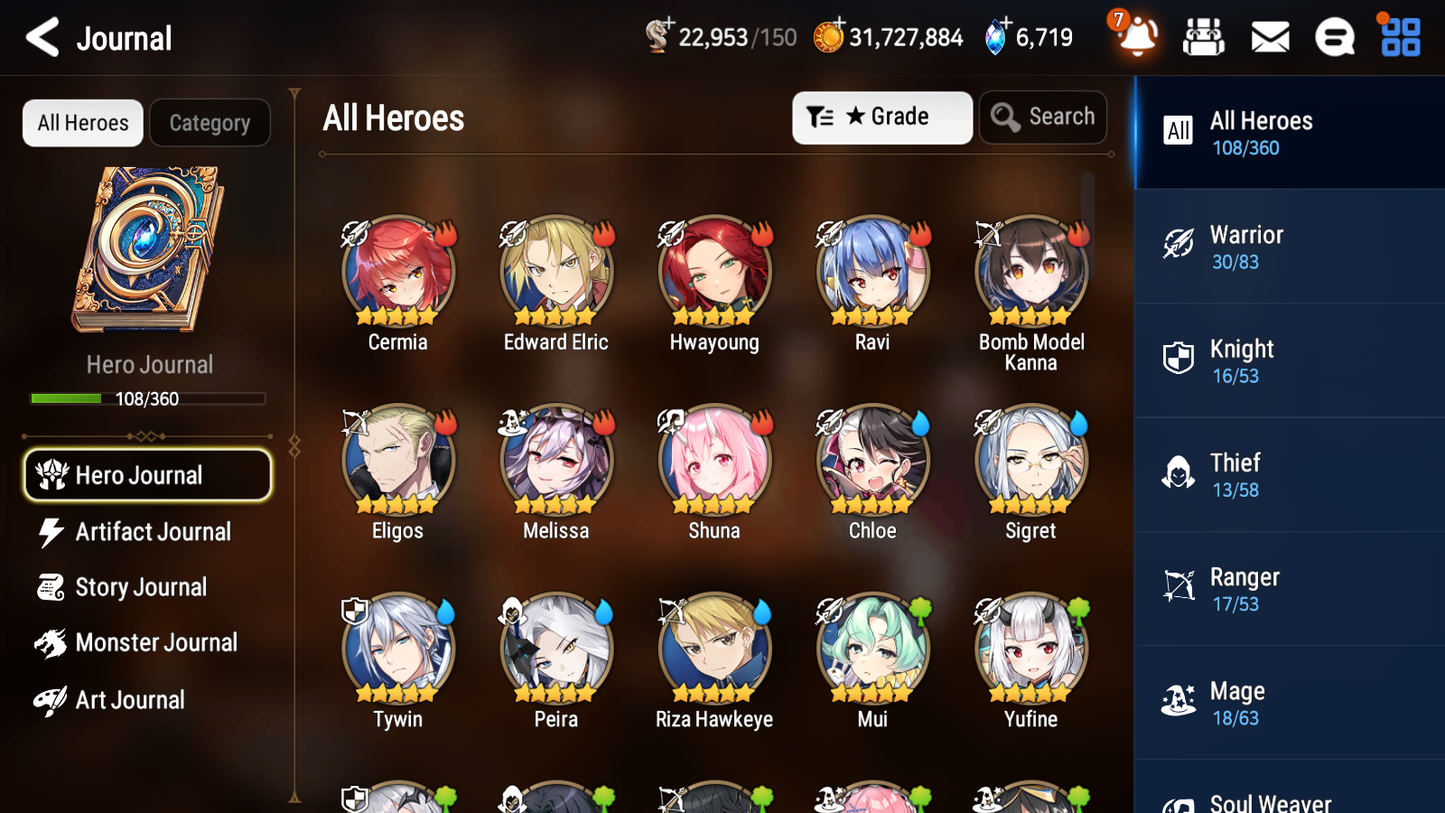The width and height of the screenshot is (1445, 813).
Task: Open the main menu grid icon
Action: click(x=1398, y=35)
